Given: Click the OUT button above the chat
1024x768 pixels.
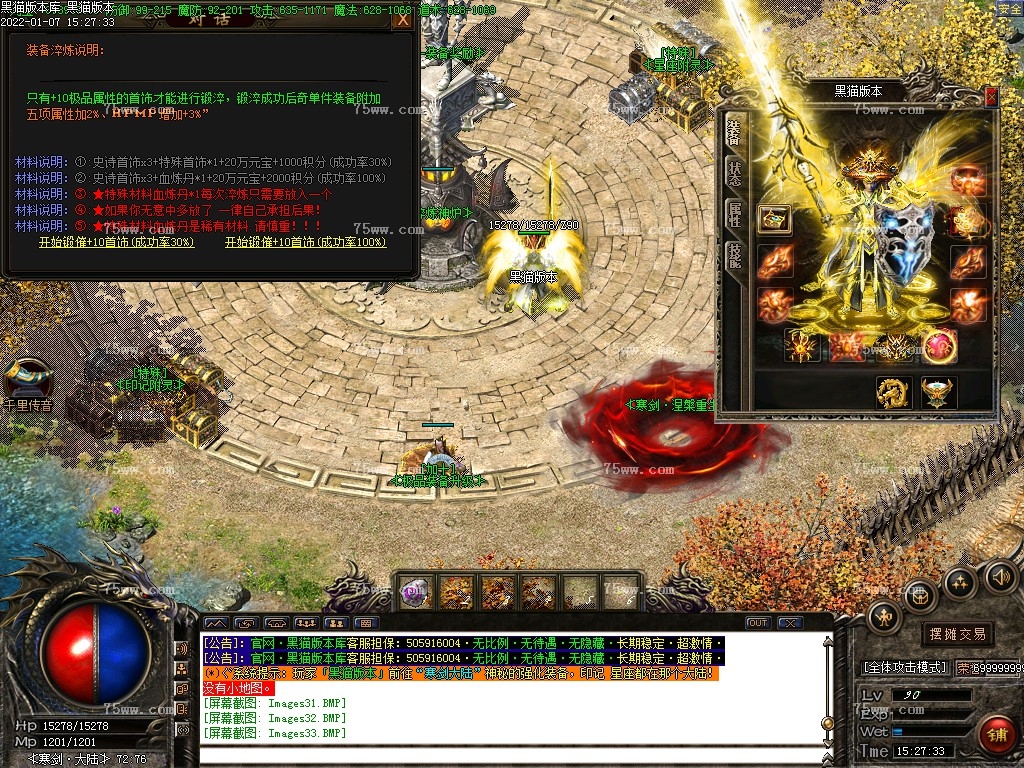Looking at the screenshot, I should [758, 623].
